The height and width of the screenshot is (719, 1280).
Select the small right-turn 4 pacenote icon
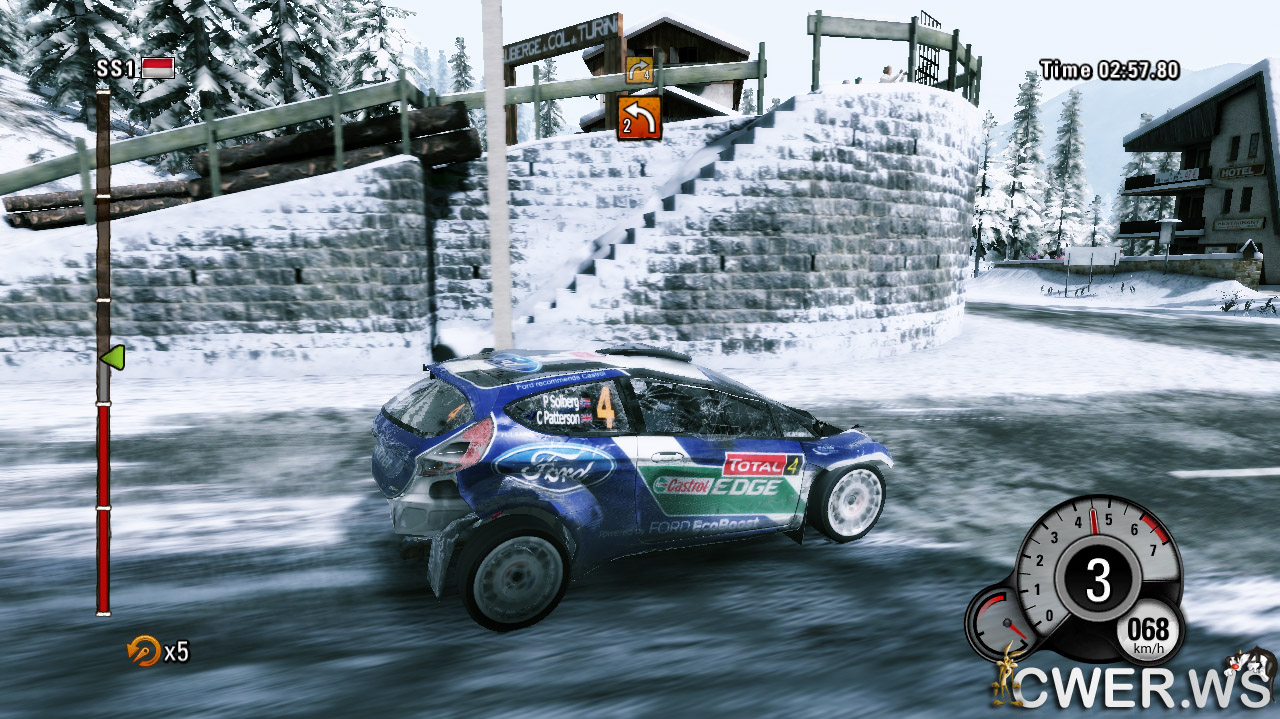(x=638, y=70)
